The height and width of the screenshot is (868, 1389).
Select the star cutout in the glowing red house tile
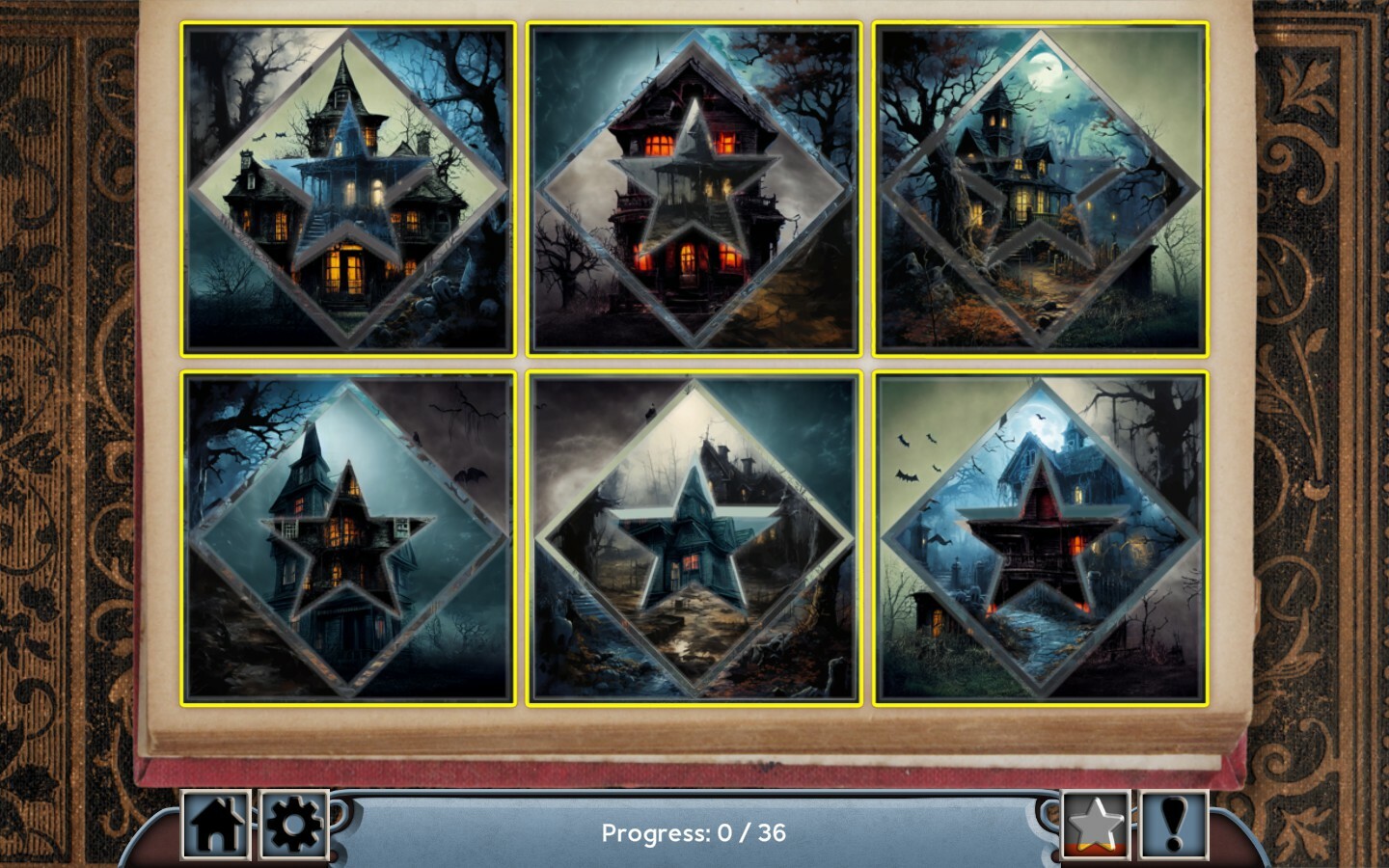[x=694, y=181]
